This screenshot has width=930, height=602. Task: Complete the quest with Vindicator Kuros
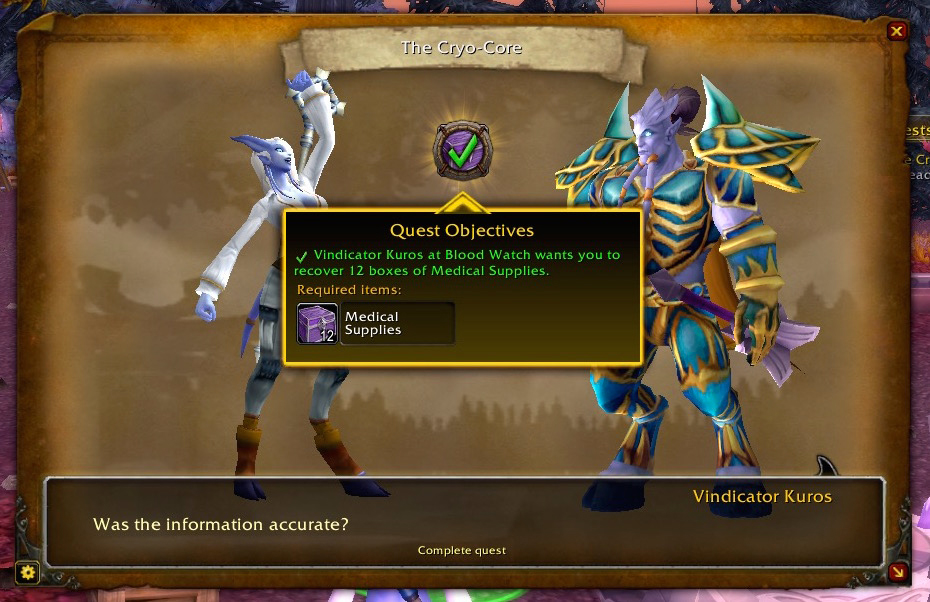pos(462,550)
